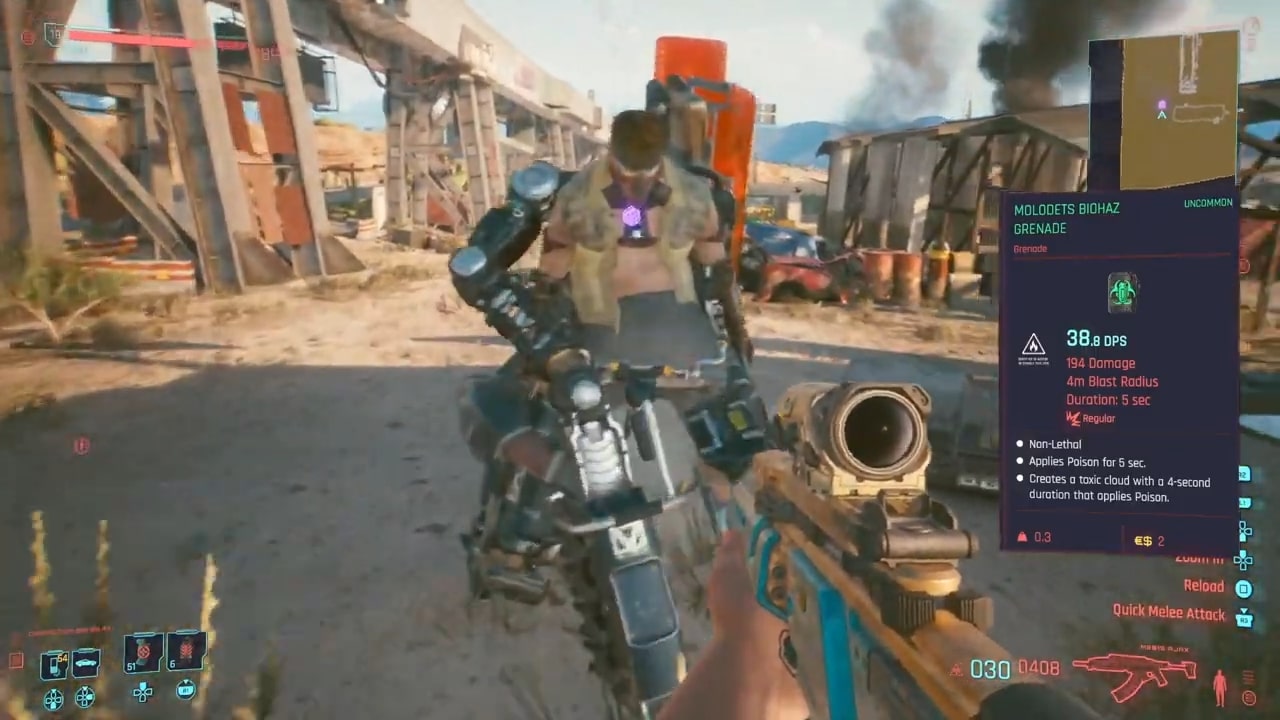The image size is (1280, 720).
Task: Toggle Quick Melee Attack prompt
Action: [x=1170, y=612]
